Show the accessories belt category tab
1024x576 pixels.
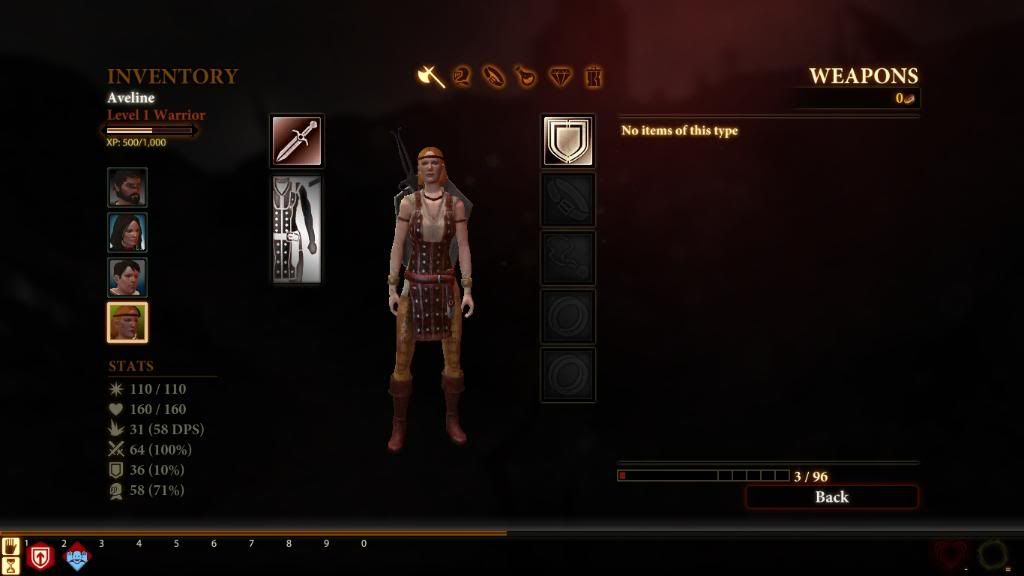click(x=494, y=76)
